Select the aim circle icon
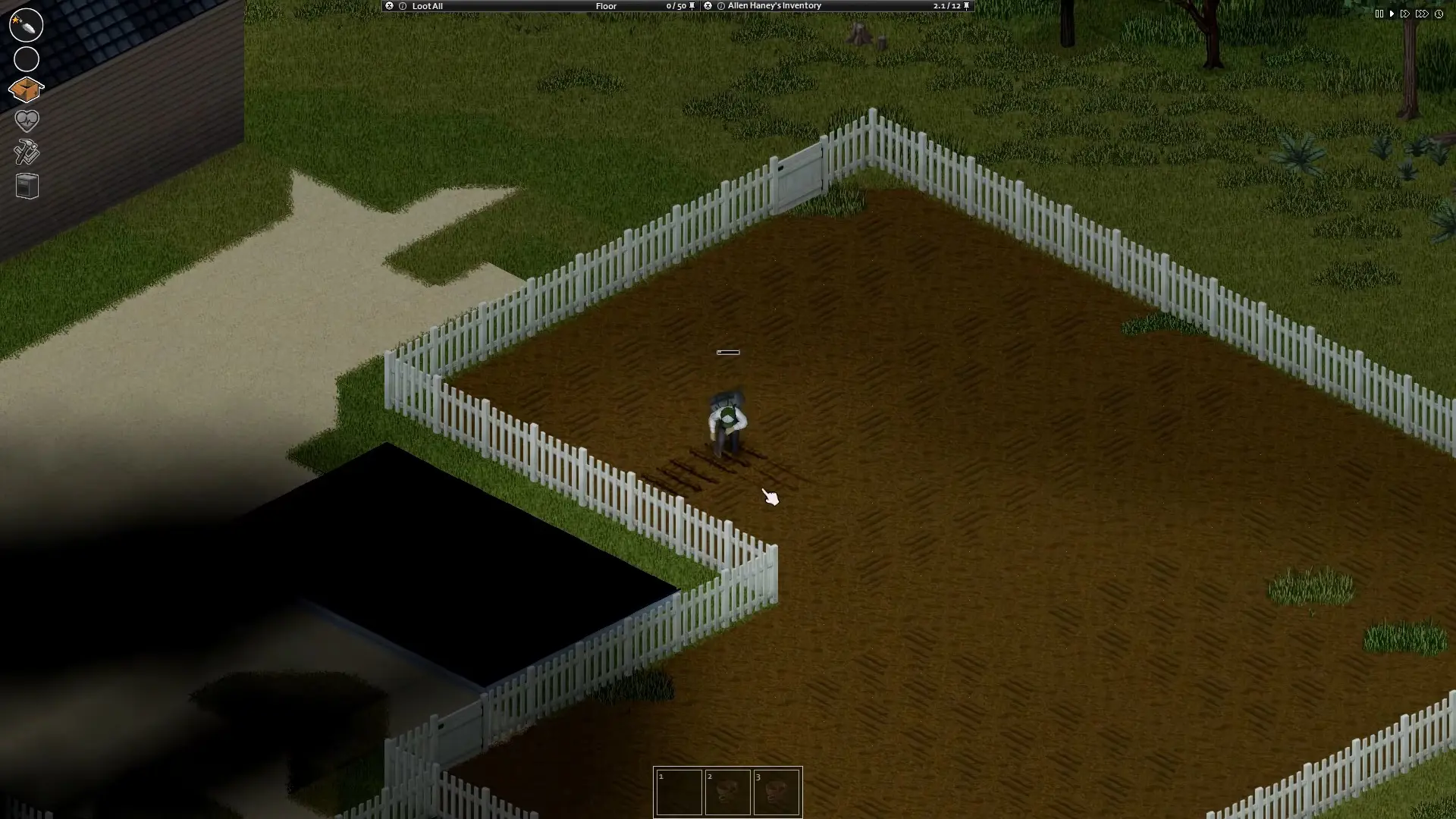The width and height of the screenshot is (1456, 819). point(27,58)
